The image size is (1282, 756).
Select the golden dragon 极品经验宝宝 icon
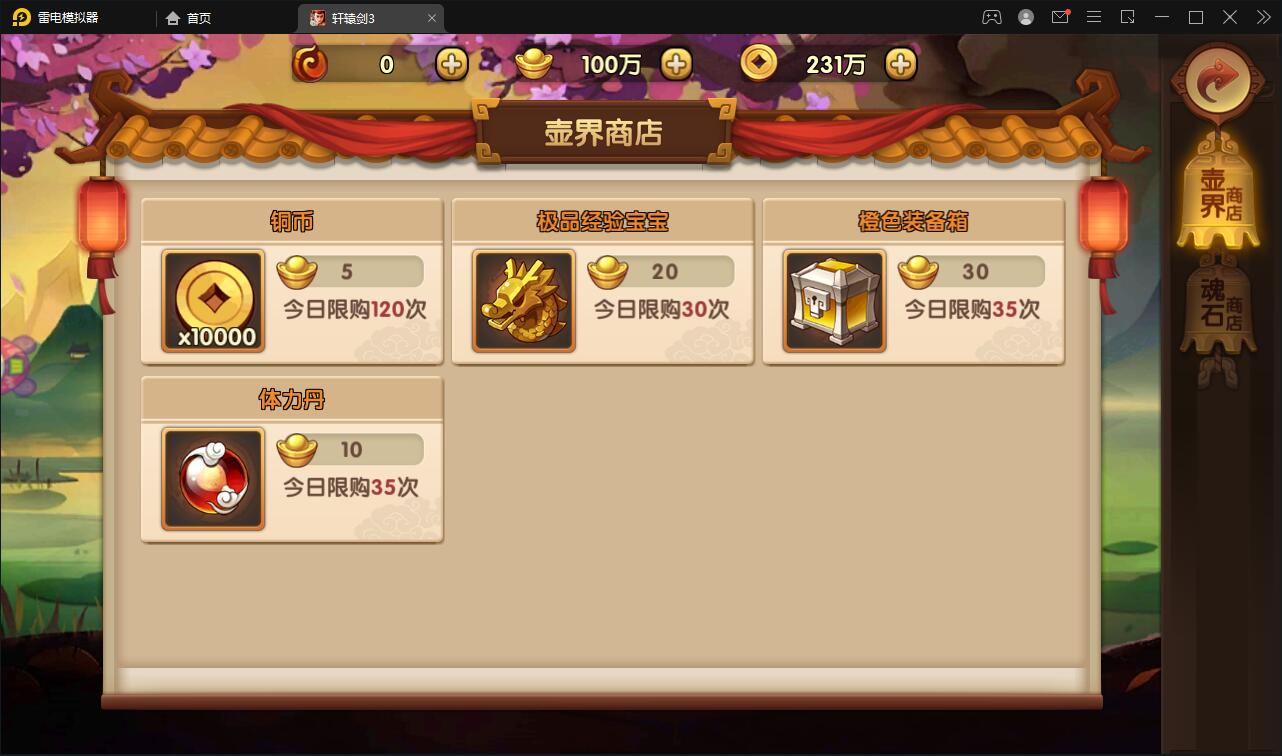(523, 300)
